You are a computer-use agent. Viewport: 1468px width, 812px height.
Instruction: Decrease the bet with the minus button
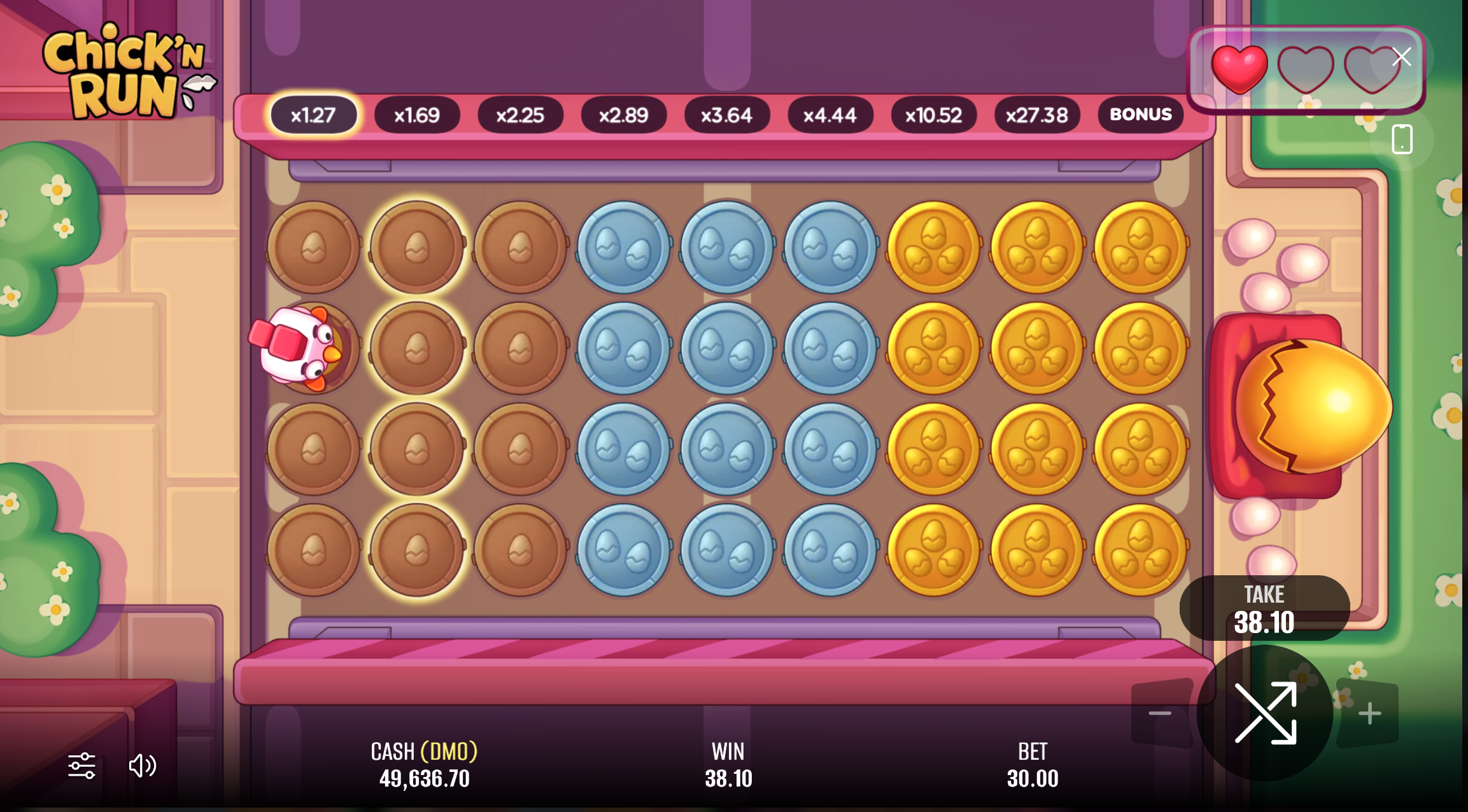click(x=1160, y=713)
